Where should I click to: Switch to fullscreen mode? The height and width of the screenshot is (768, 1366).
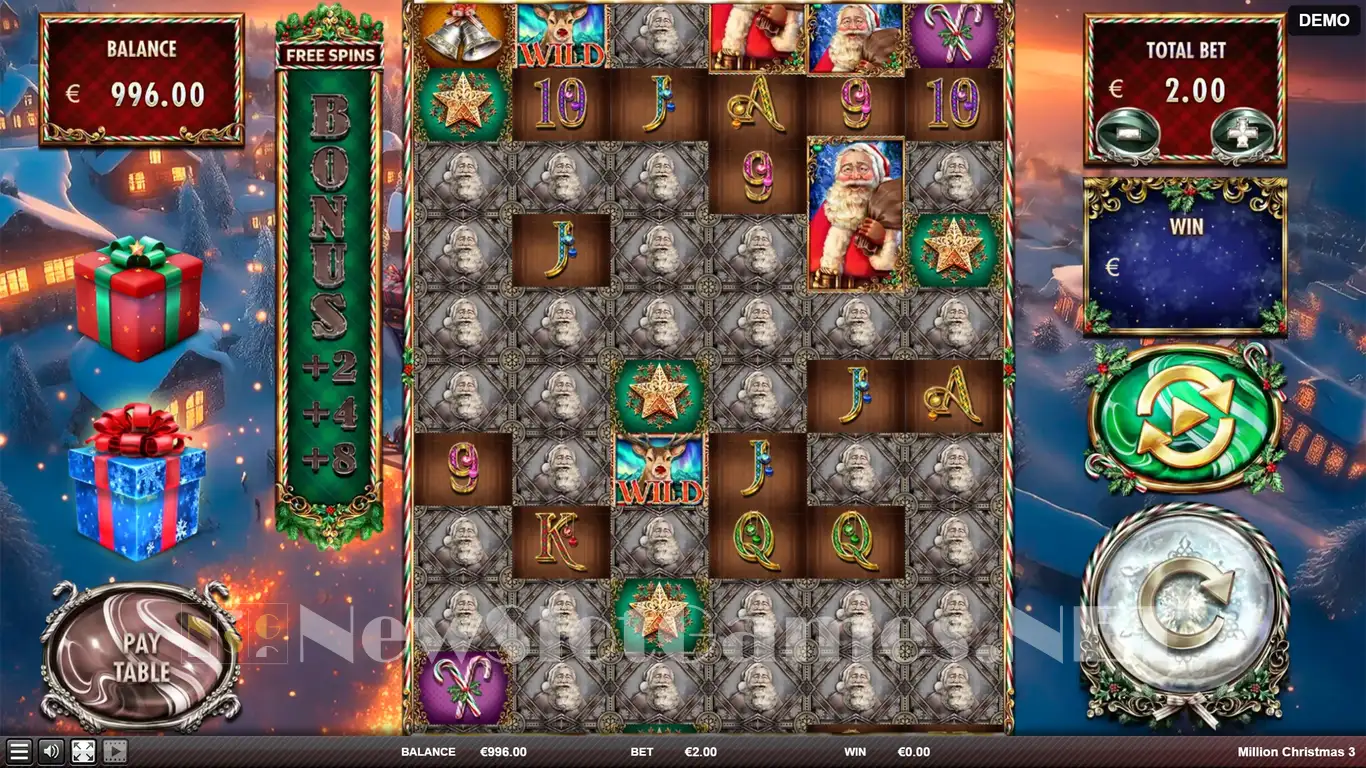[x=83, y=752]
